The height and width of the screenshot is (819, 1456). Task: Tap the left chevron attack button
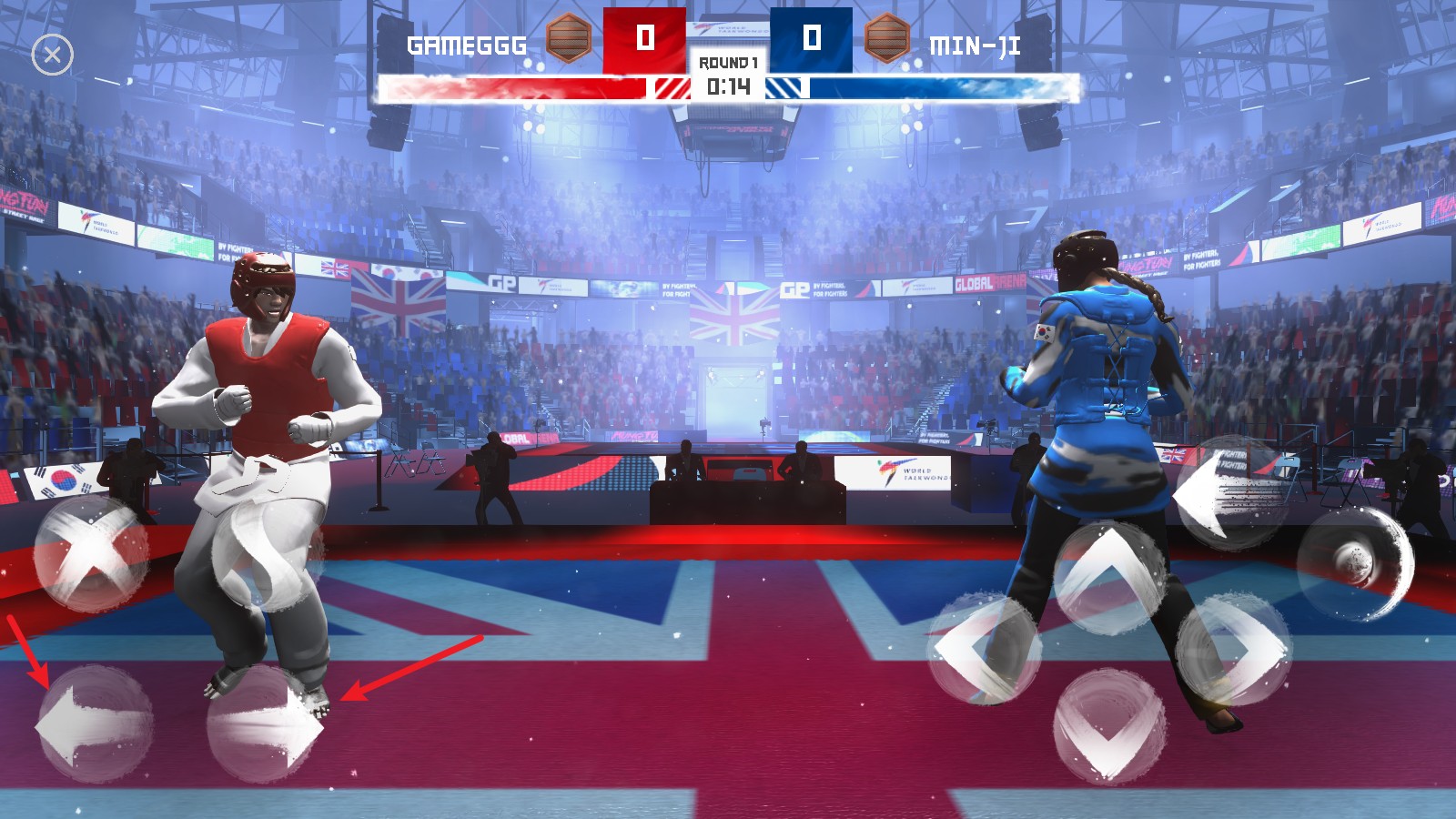point(984,648)
